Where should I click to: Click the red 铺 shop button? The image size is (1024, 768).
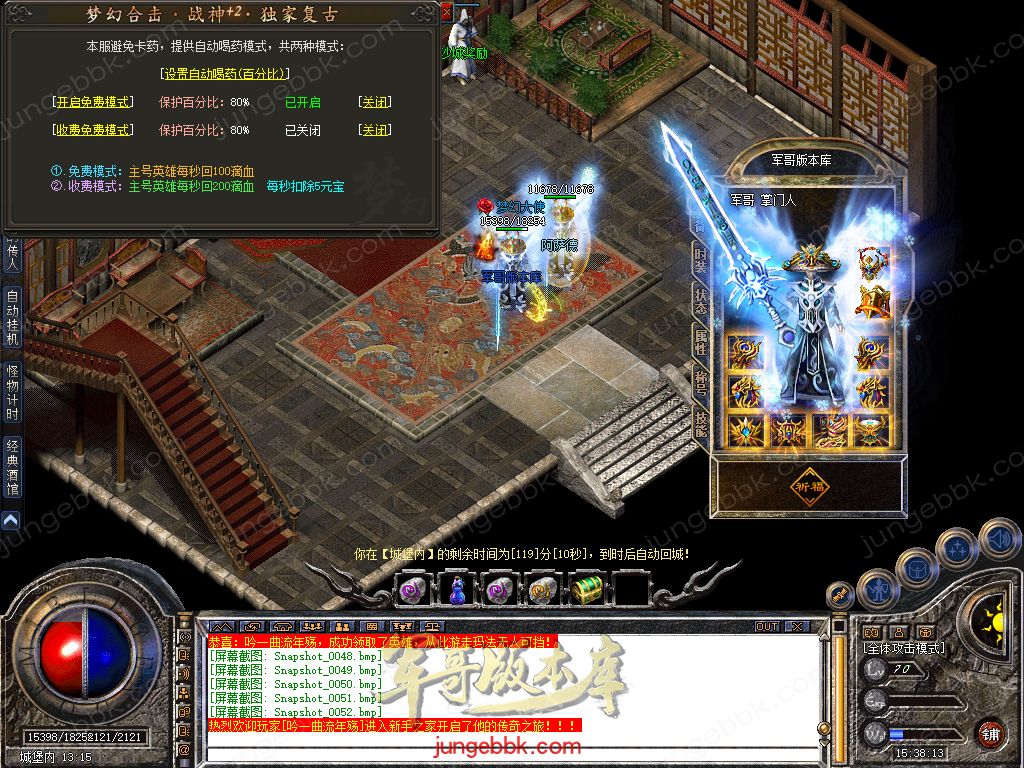coord(990,733)
